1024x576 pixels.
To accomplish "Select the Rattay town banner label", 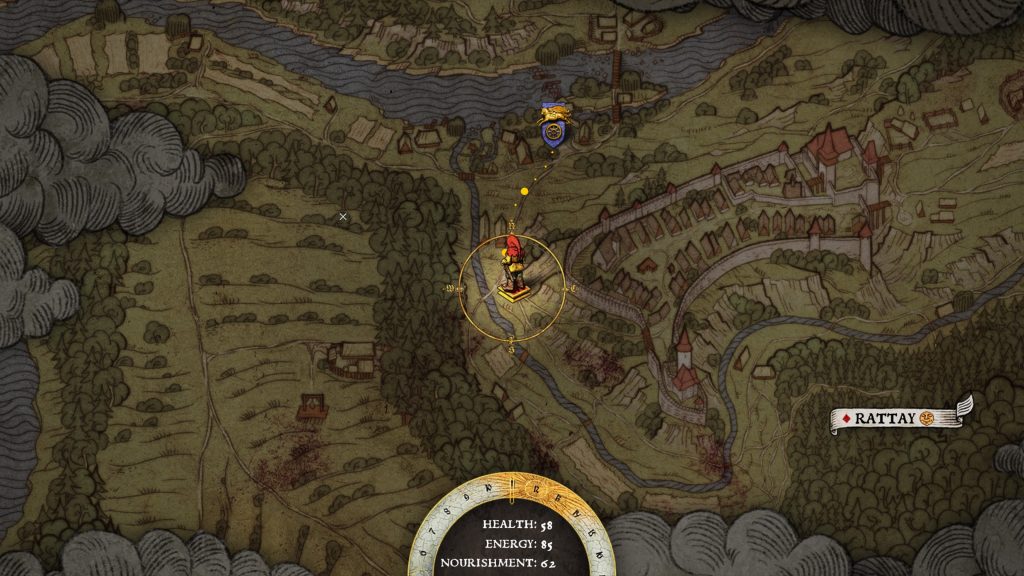I will point(897,418).
